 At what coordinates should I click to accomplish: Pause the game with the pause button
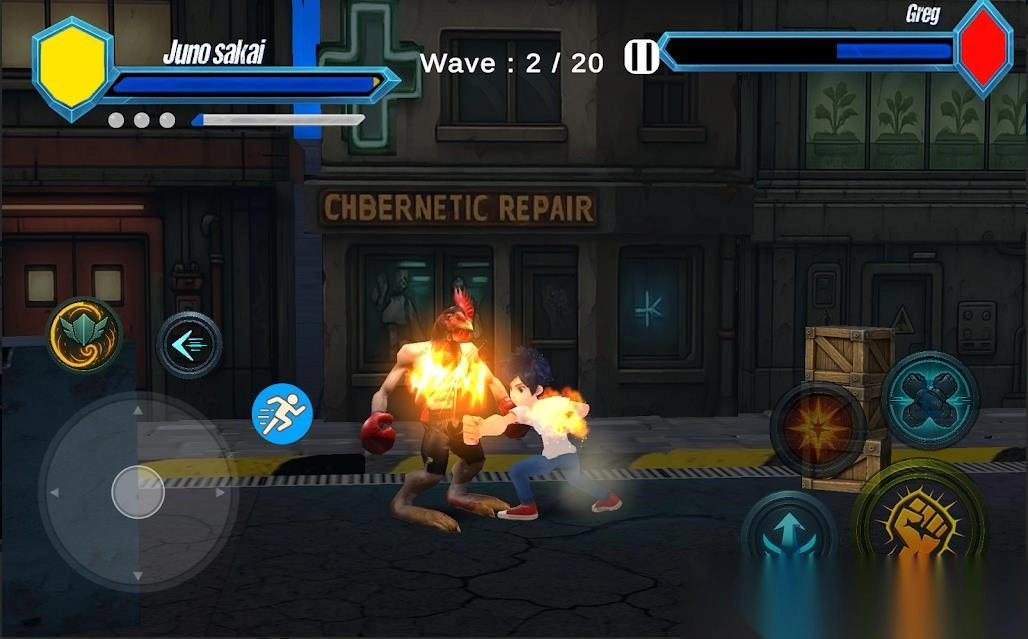tap(641, 58)
